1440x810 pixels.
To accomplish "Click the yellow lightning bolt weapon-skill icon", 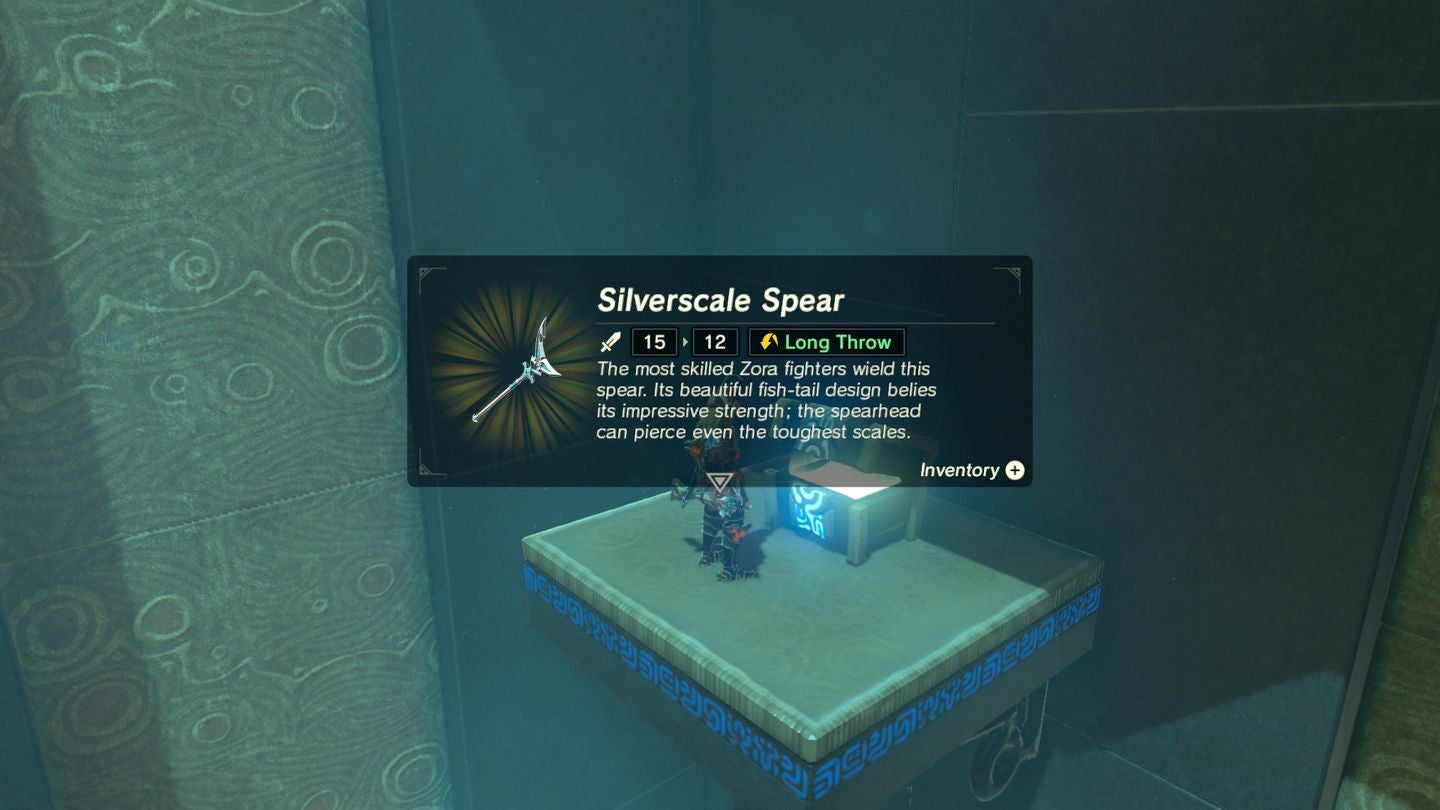I will 768,341.
